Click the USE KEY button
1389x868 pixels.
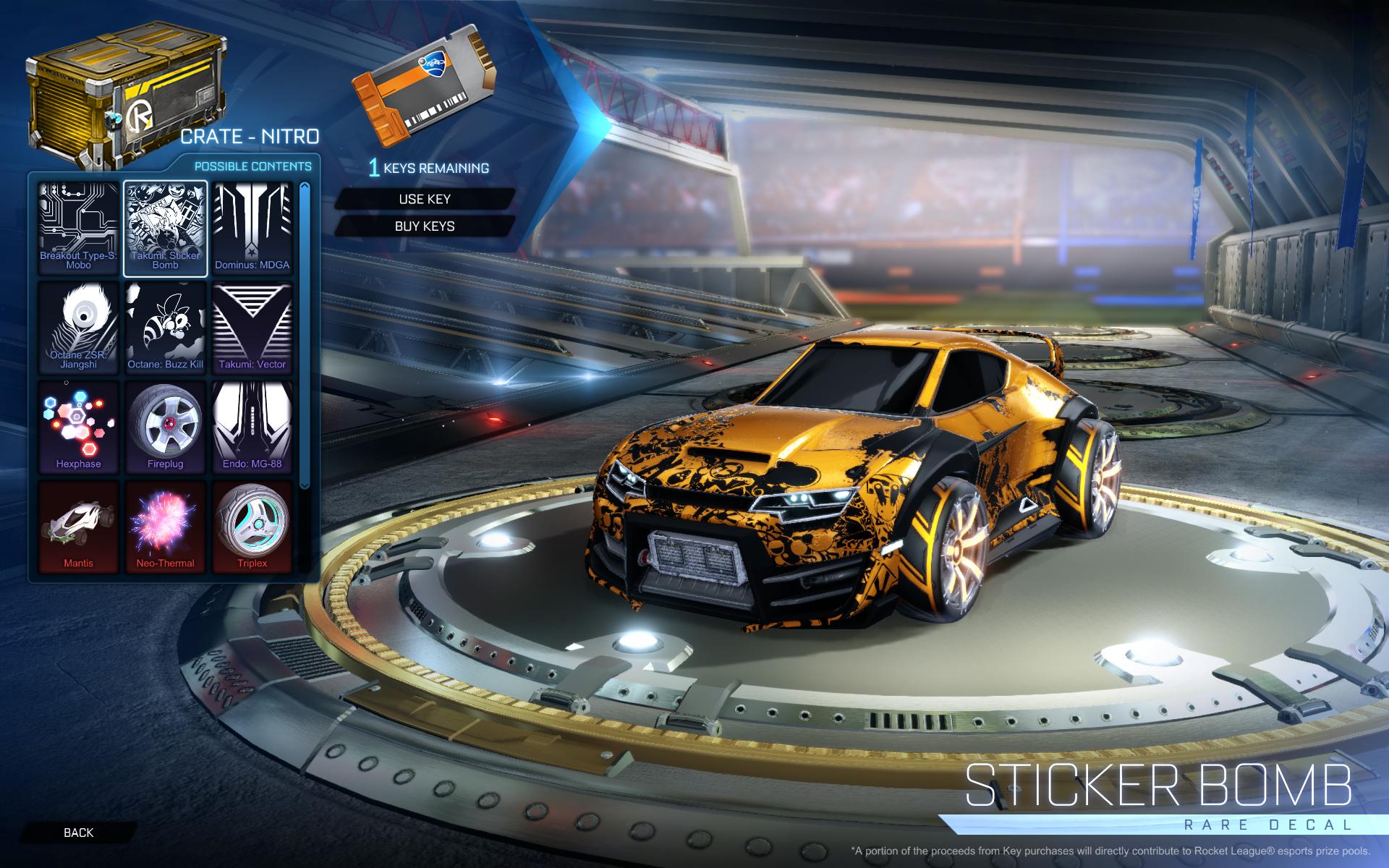tap(425, 200)
